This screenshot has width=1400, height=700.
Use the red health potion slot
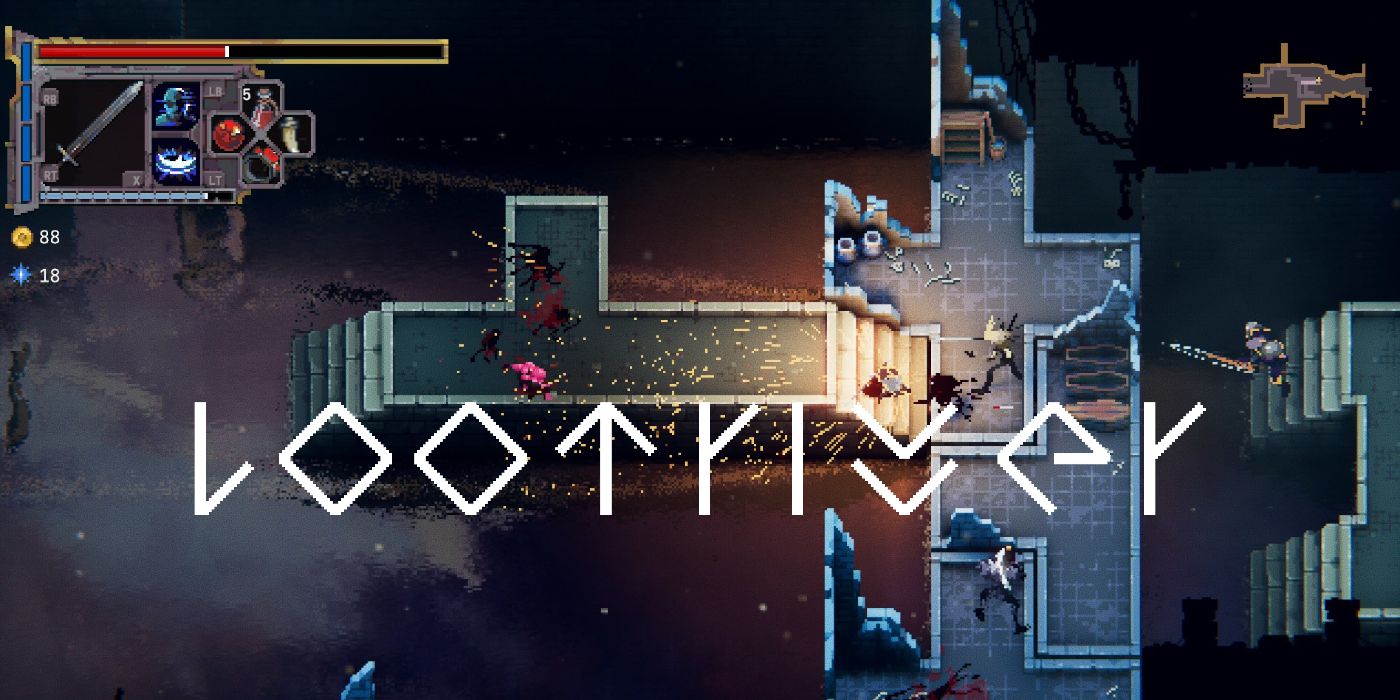262,104
